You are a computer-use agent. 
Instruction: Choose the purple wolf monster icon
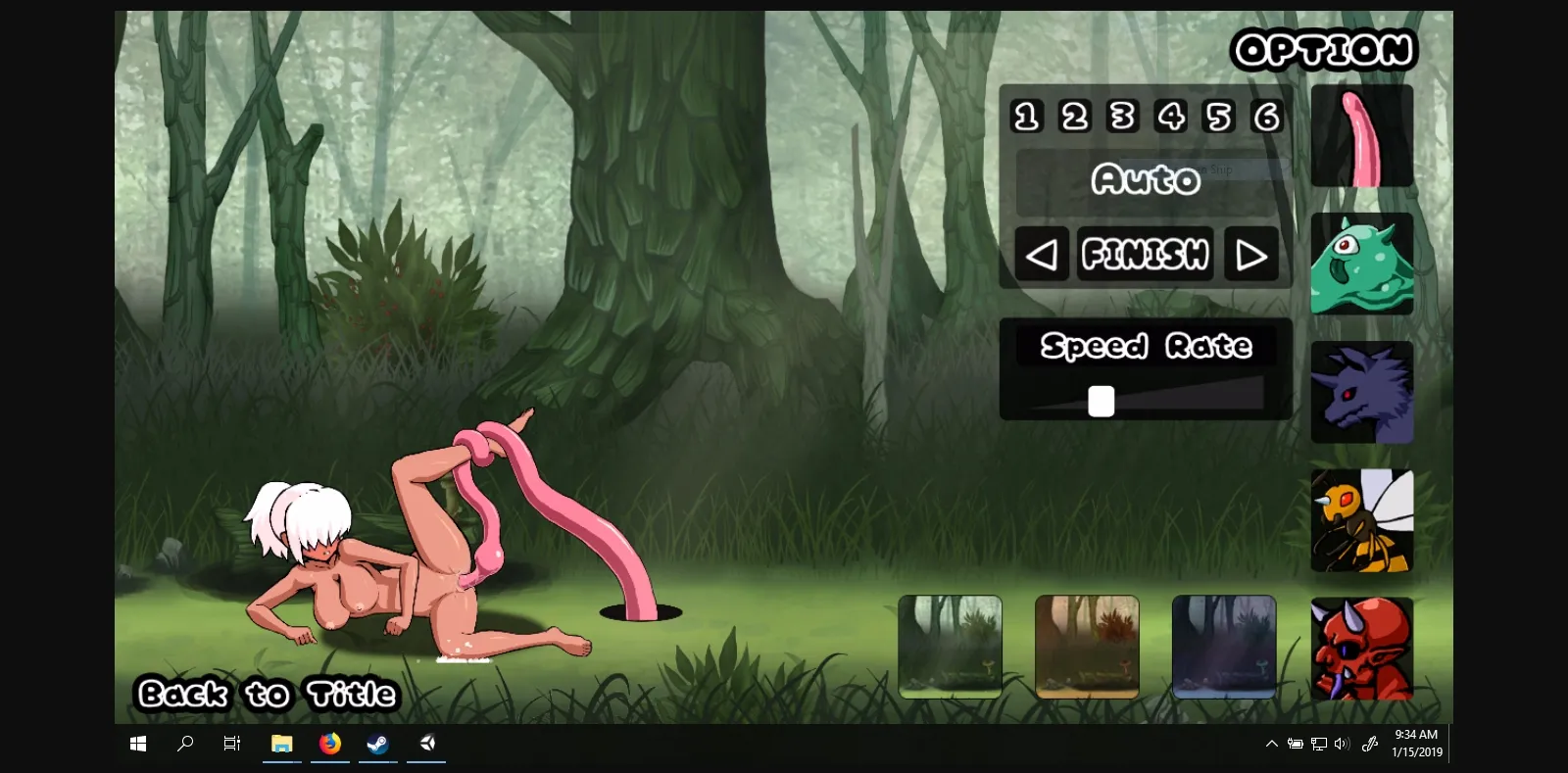click(1361, 391)
